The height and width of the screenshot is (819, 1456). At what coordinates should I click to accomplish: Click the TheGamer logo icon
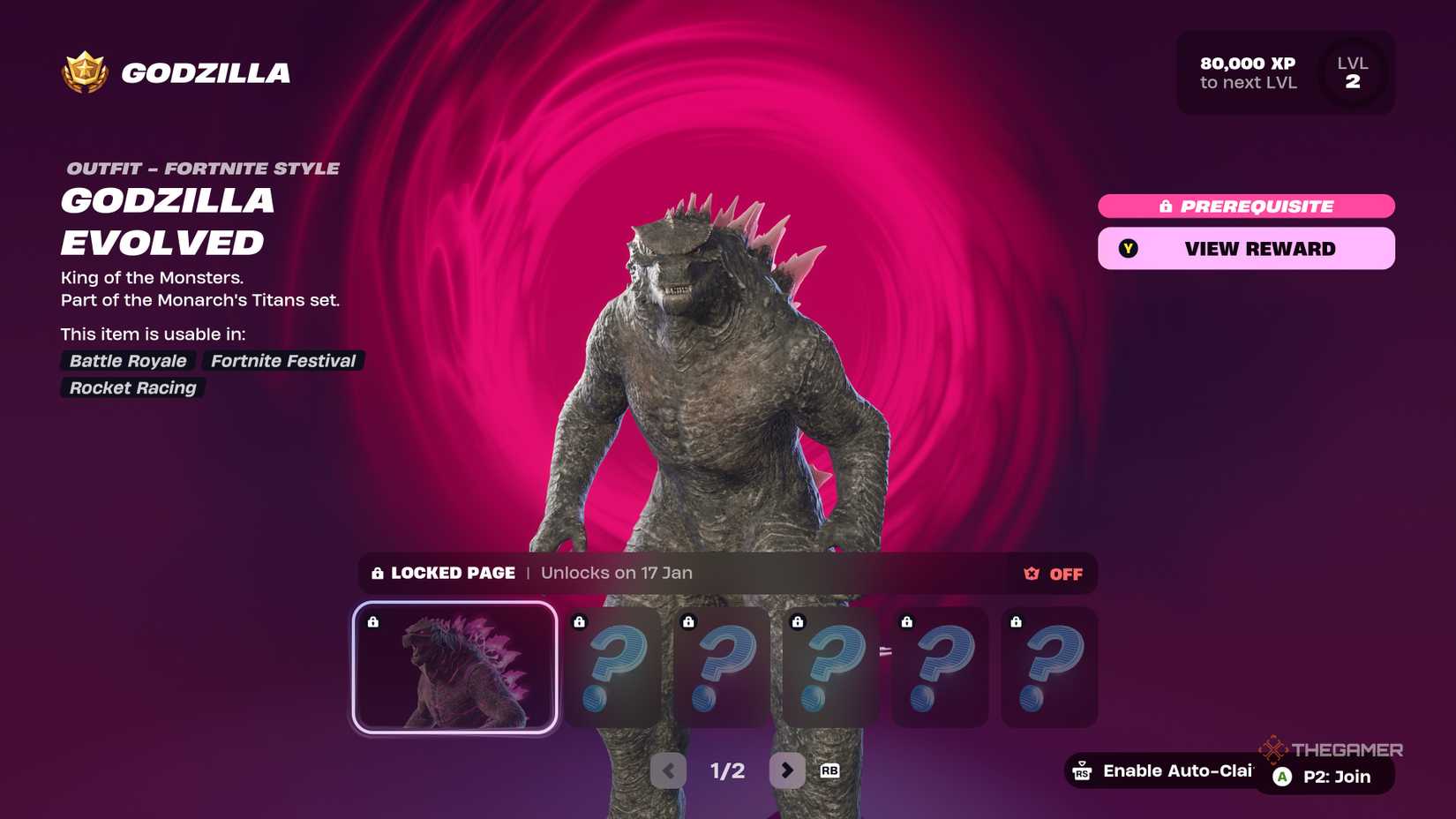pos(1274,749)
